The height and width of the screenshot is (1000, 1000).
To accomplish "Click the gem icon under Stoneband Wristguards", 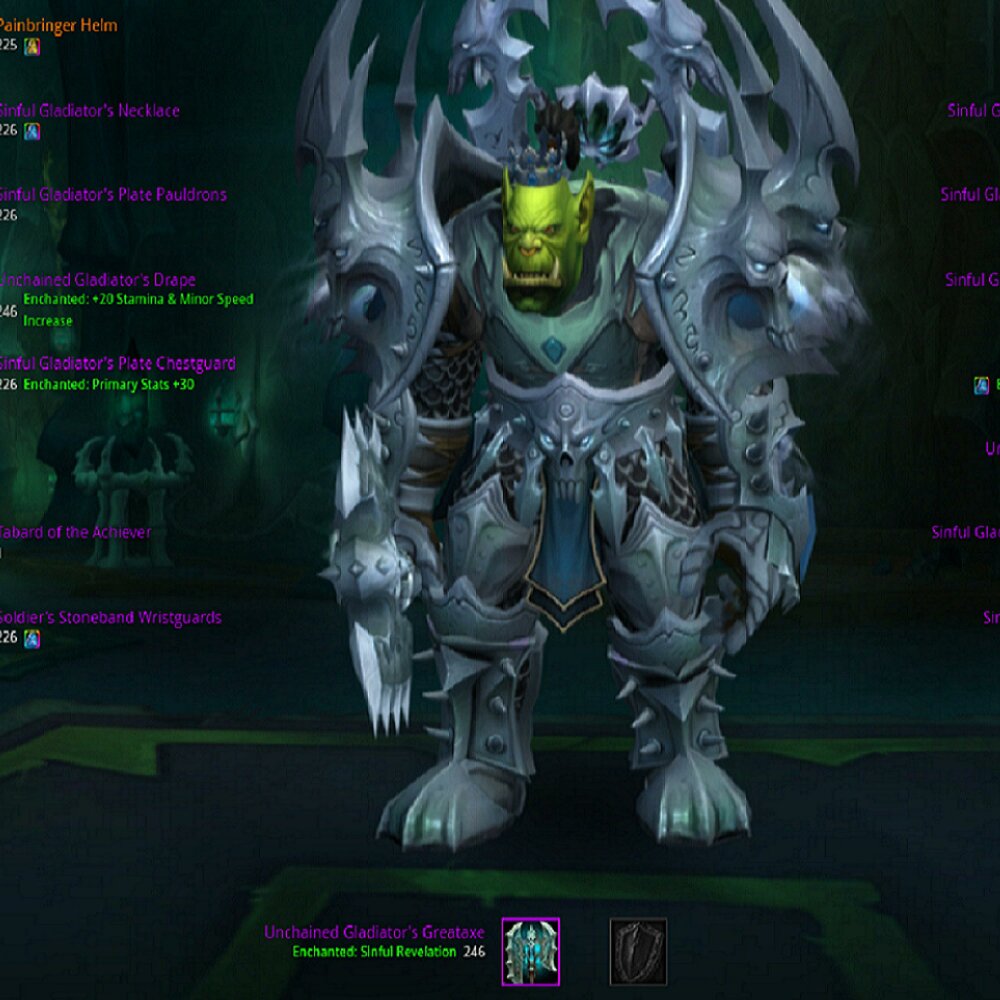I will coord(32,638).
